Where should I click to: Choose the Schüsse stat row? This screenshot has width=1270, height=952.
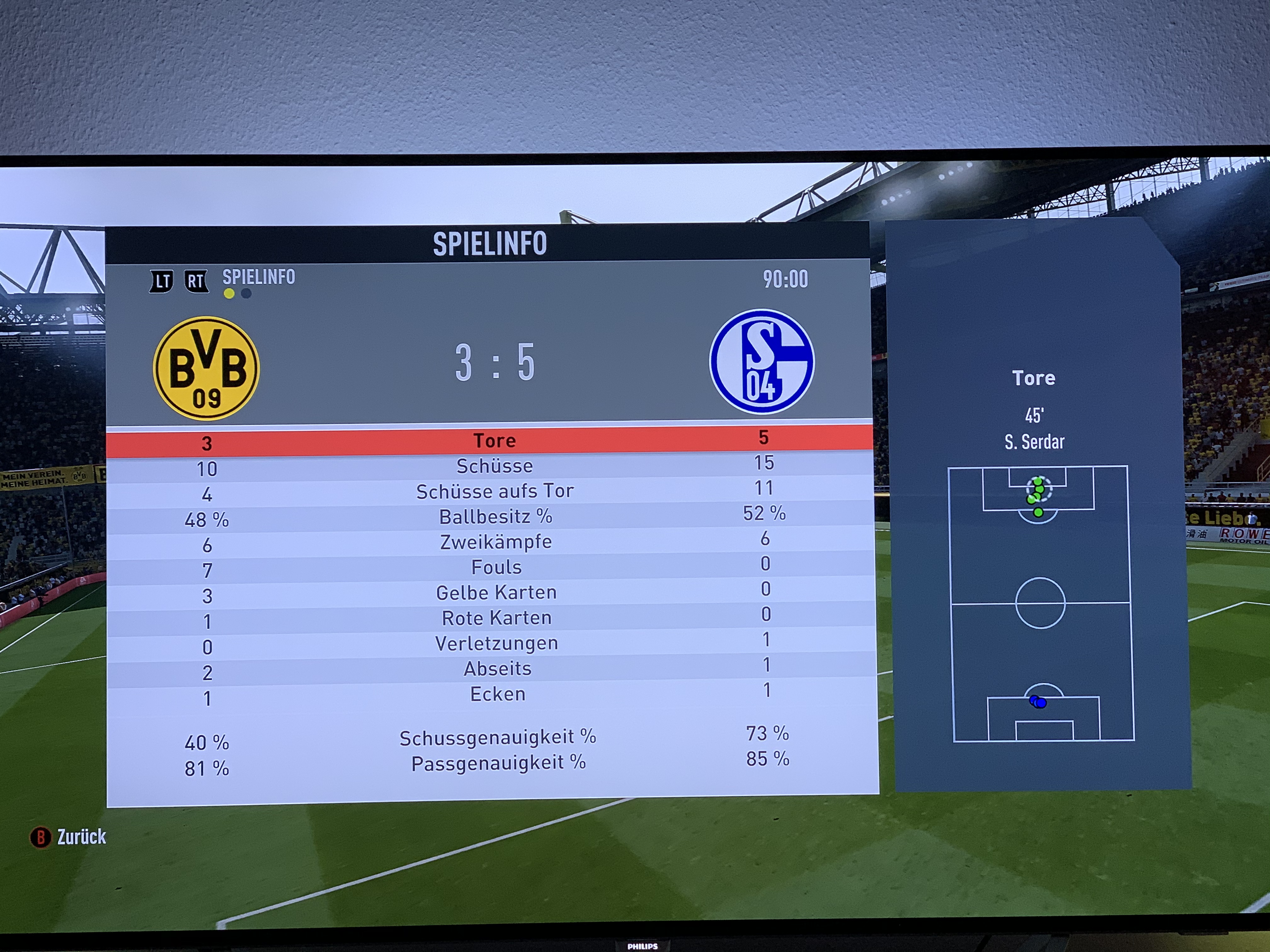pos(494,466)
